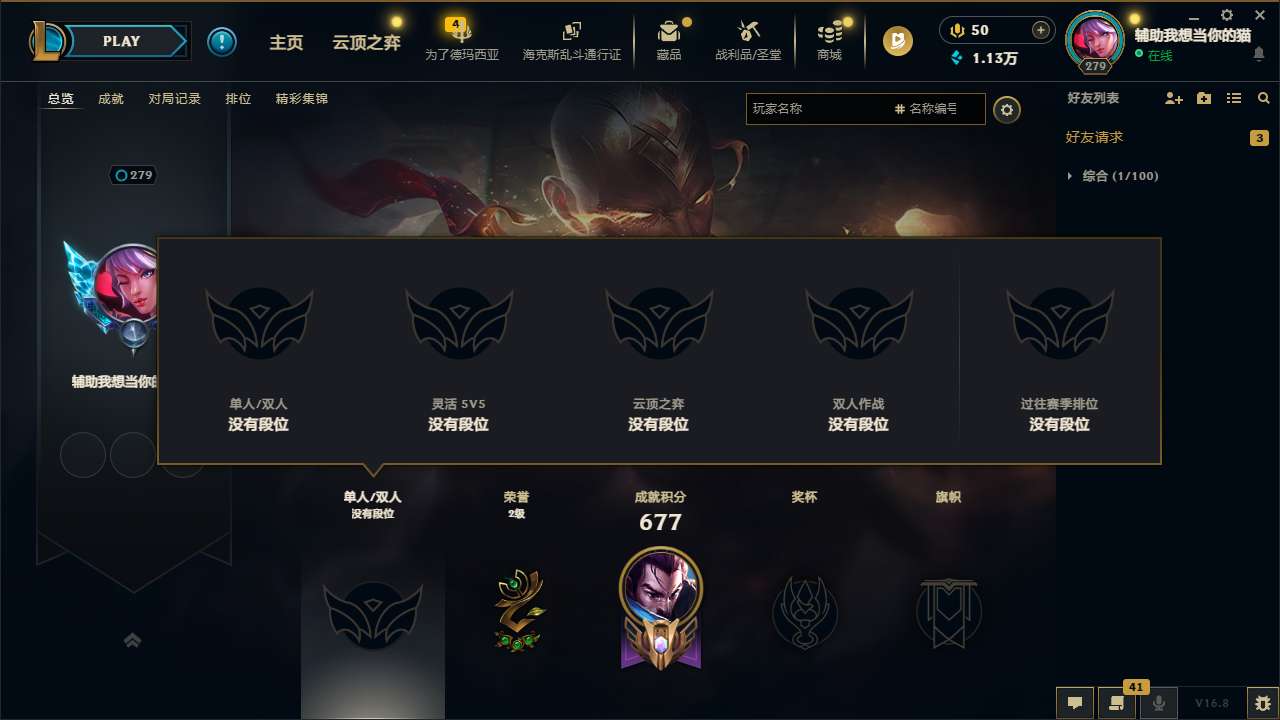Open the 对局记录 match history tab
Viewport: 1280px width, 720px height.
(x=174, y=99)
